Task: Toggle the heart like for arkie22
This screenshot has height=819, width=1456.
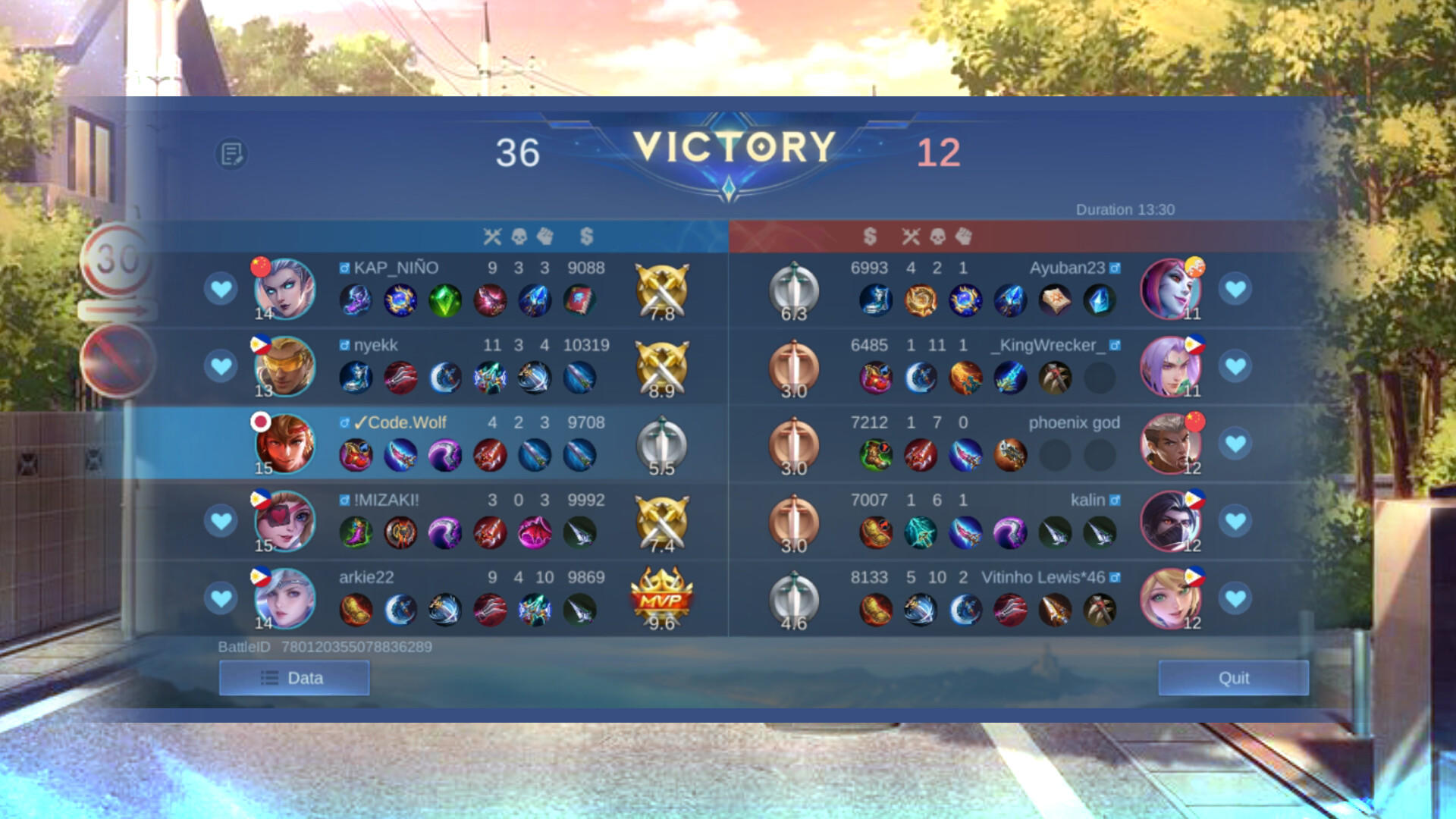Action: tap(221, 598)
